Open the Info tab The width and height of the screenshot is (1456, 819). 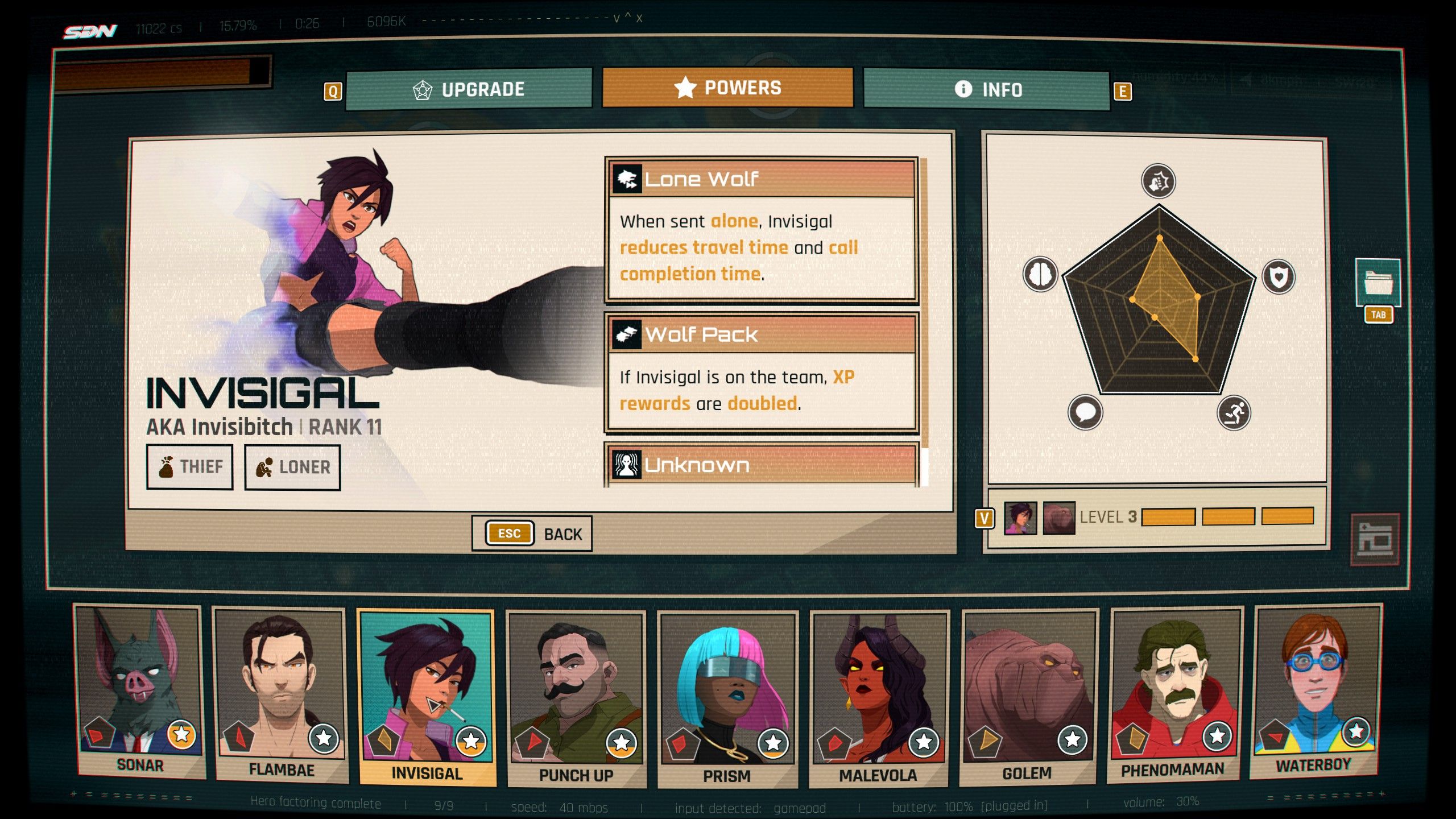point(987,89)
